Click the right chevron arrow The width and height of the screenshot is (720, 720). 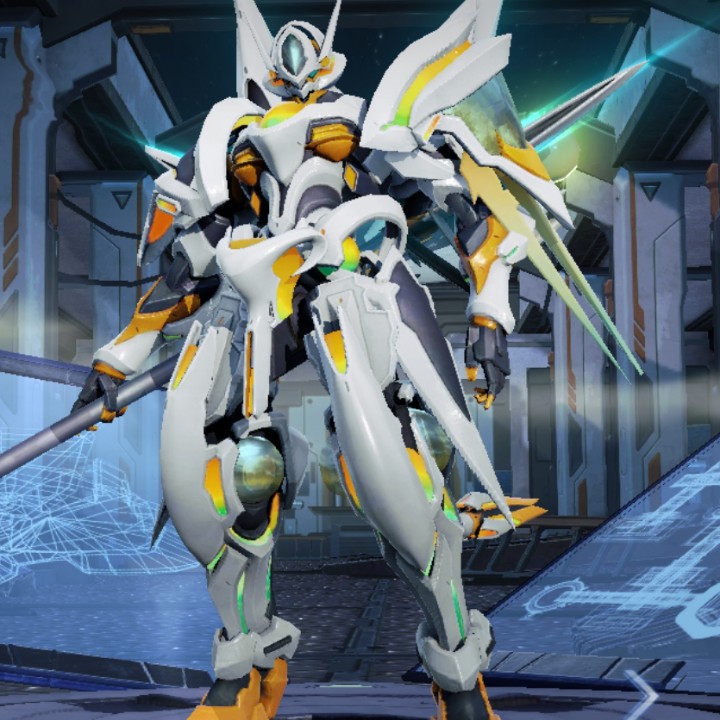pyautogui.click(x=641, y=694)
